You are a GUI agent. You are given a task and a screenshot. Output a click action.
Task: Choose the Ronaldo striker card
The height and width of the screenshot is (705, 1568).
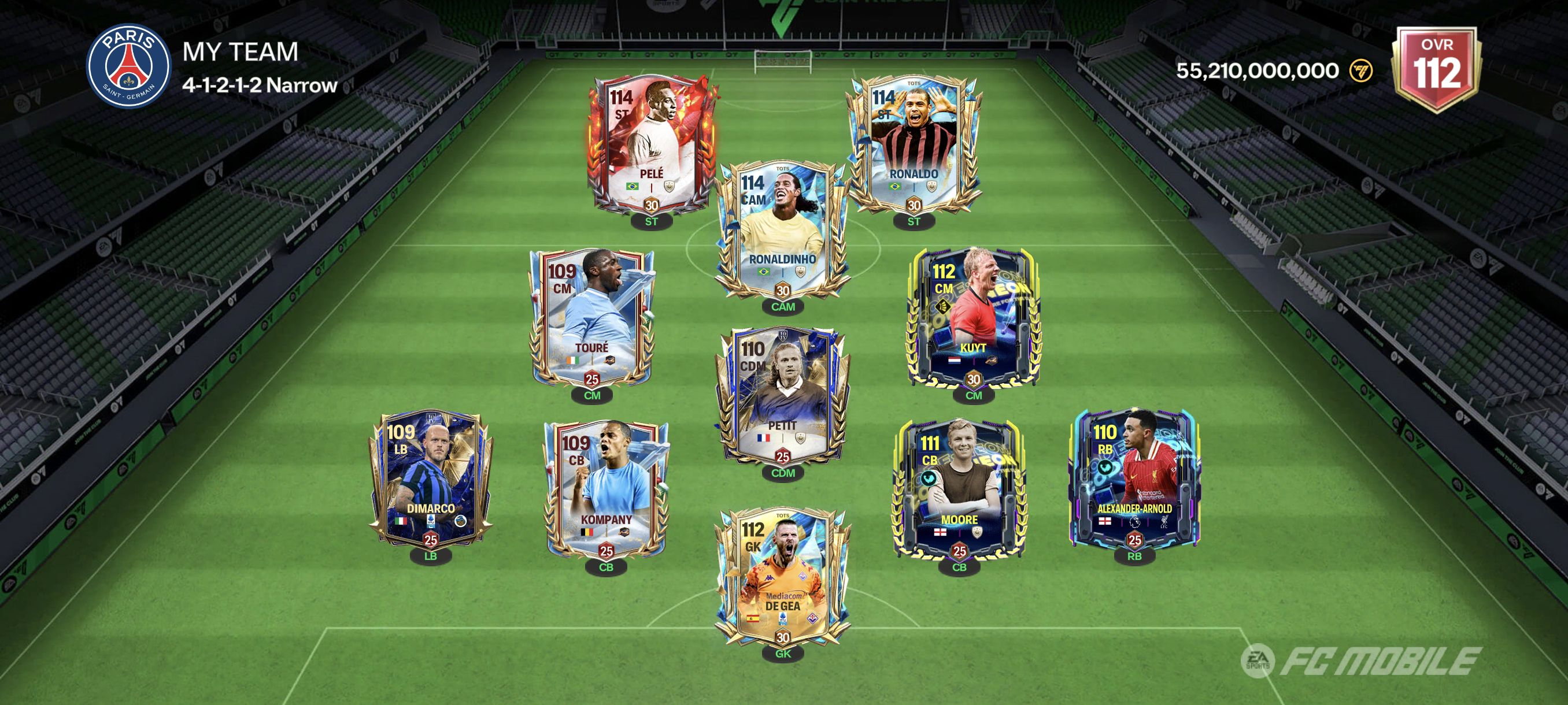913,146
